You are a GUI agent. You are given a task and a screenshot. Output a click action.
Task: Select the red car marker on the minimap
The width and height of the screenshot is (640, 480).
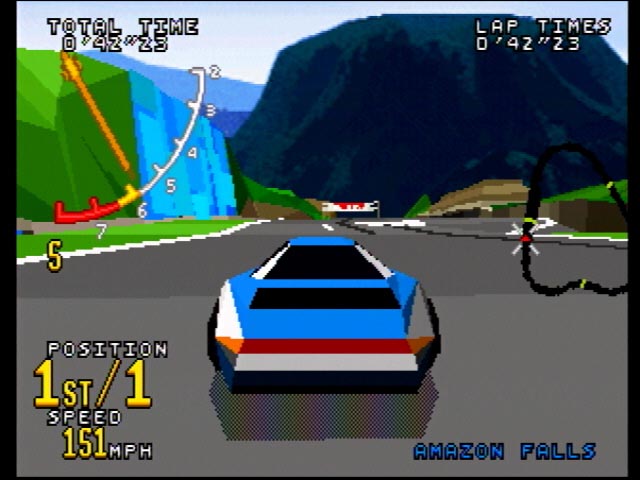(525, 238)
